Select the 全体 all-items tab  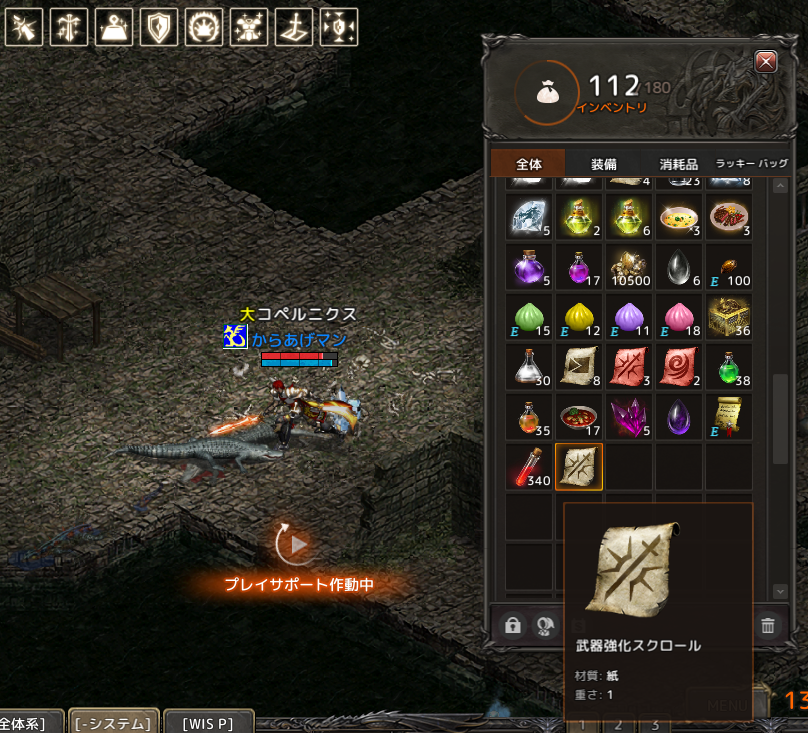[528, 164]
